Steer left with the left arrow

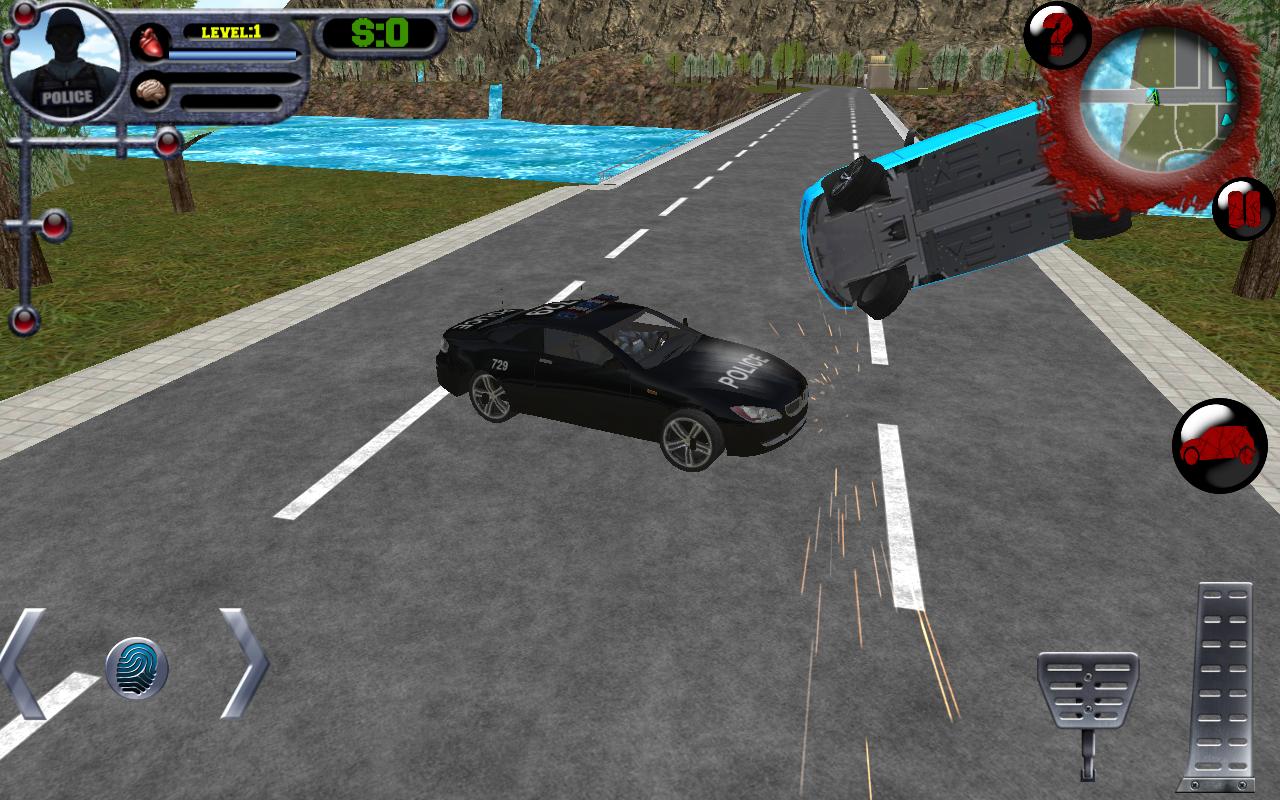tap(24, 662)
